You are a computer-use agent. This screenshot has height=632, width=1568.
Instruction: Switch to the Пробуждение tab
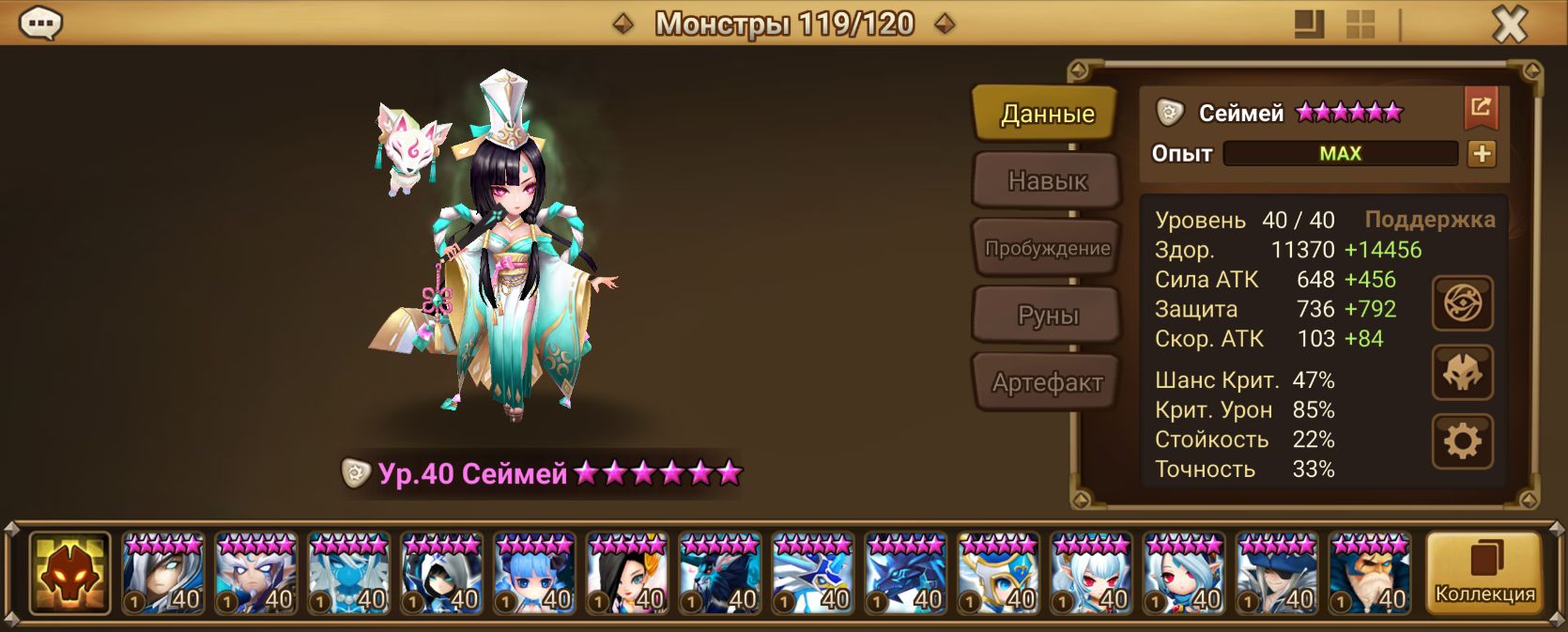point(1046,249)
